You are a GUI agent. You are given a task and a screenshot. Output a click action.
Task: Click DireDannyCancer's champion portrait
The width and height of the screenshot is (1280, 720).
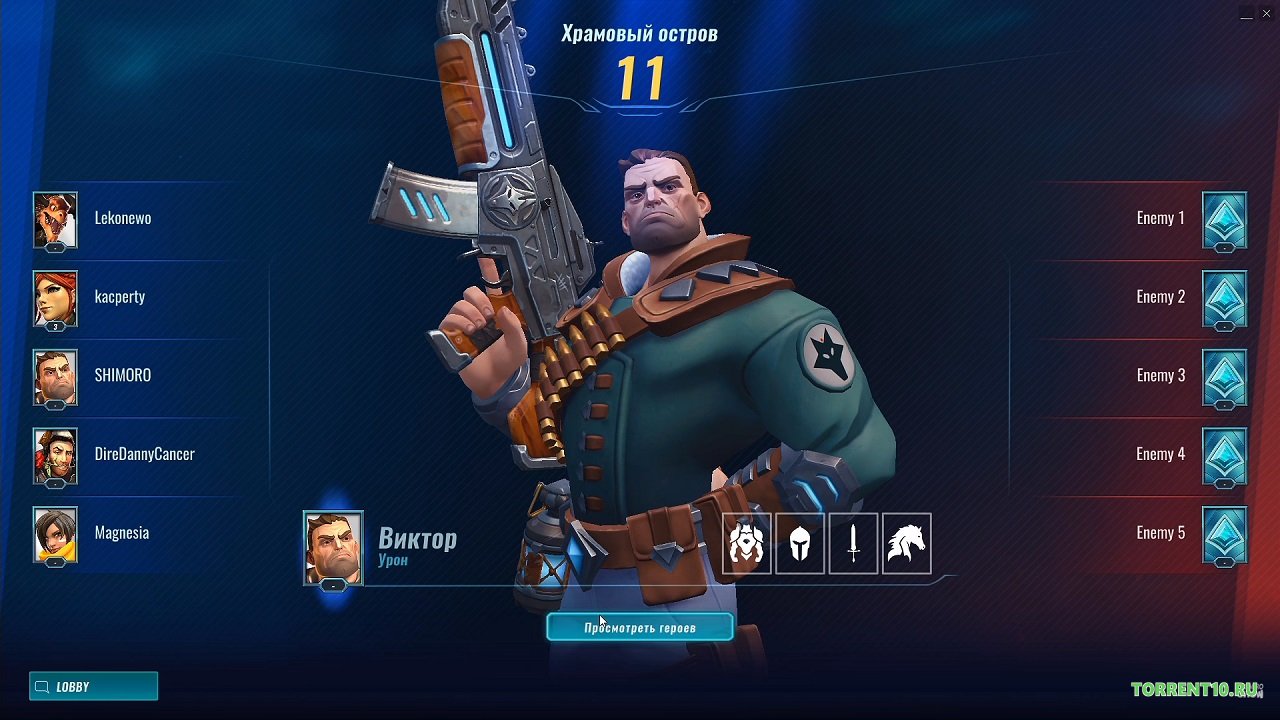click(55, 454)
